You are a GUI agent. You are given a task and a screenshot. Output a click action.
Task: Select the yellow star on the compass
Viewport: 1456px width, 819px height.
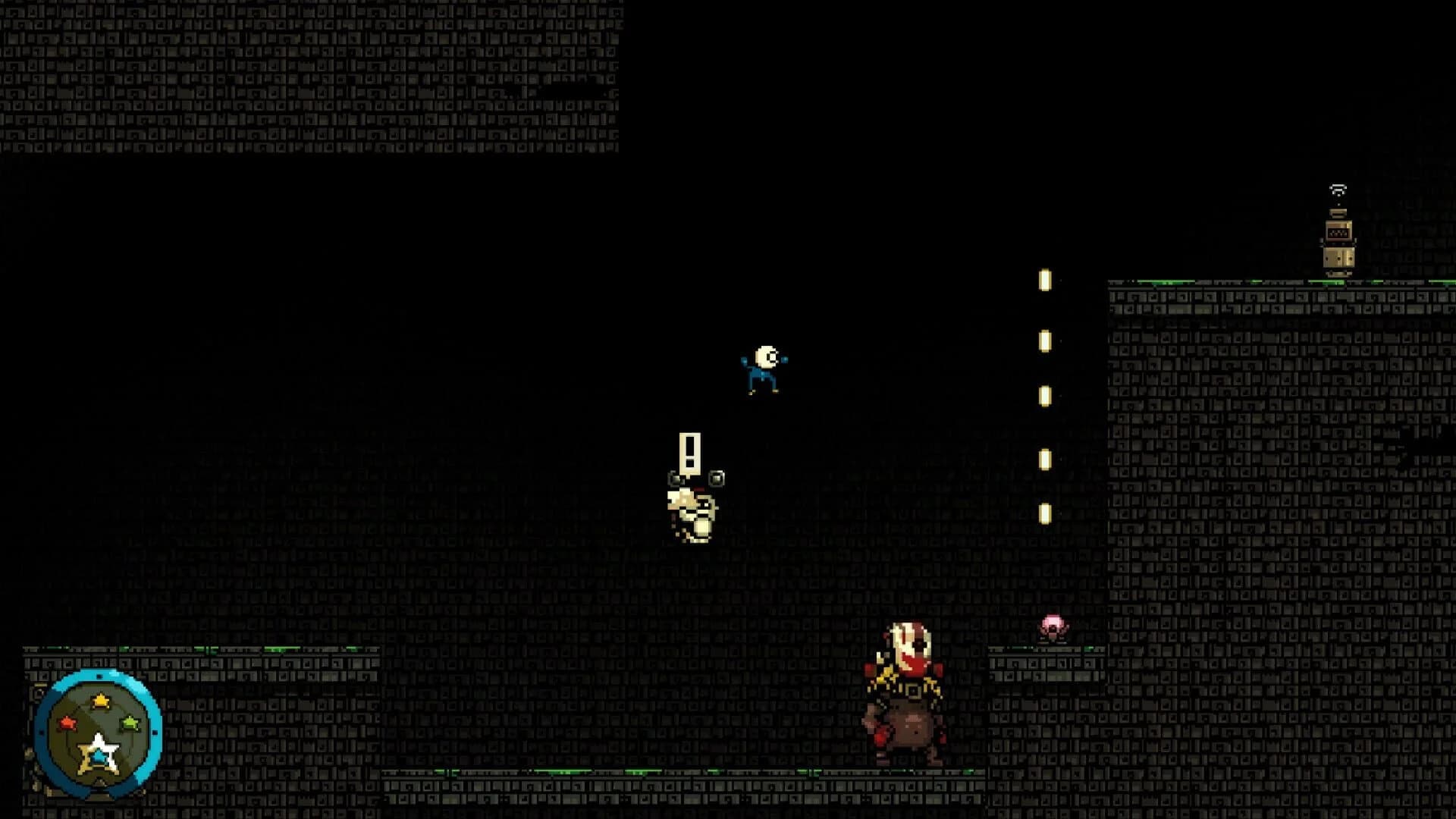tap(100, 700)
